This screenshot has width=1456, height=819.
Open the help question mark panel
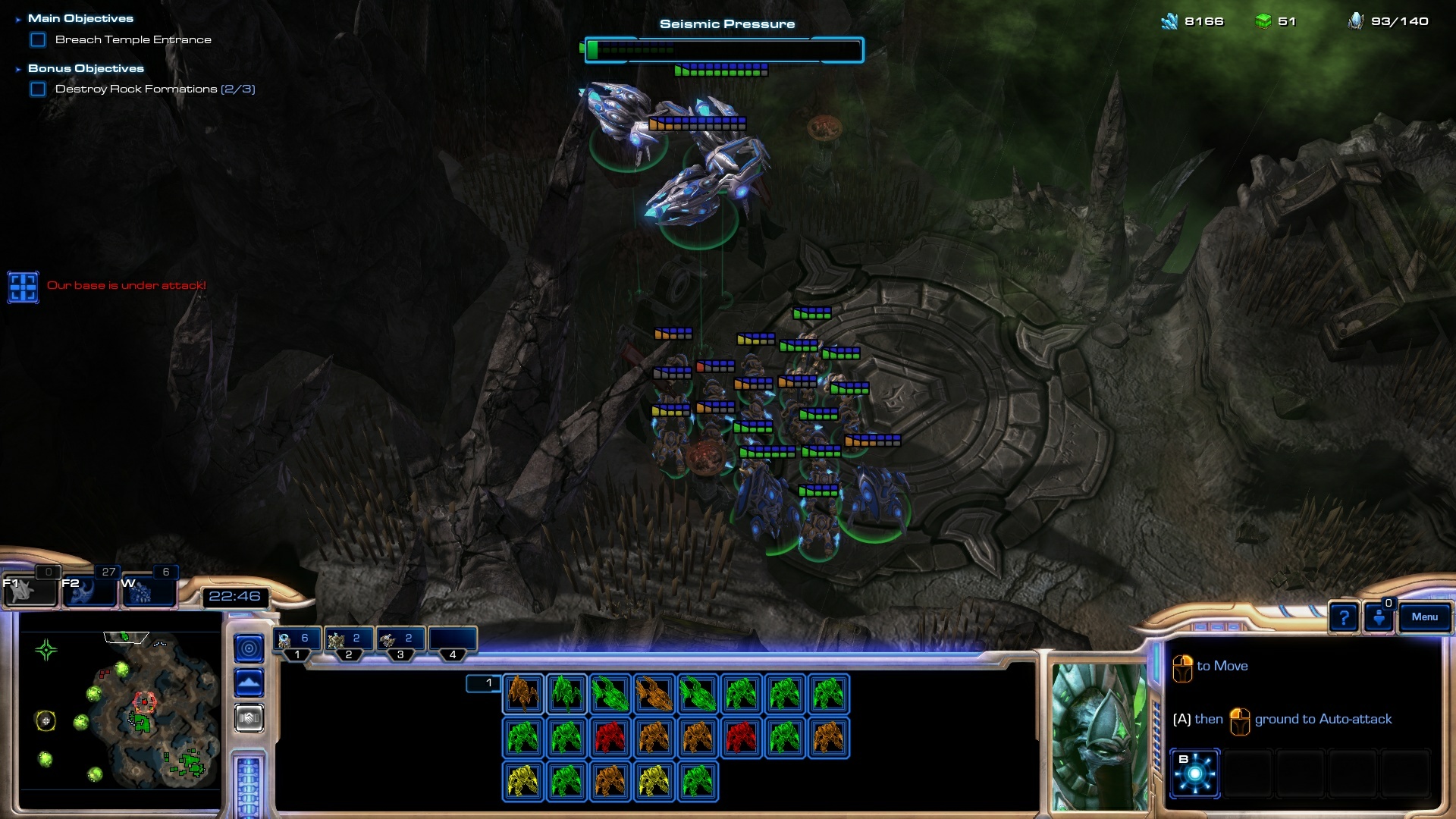tap(1343, 617)
